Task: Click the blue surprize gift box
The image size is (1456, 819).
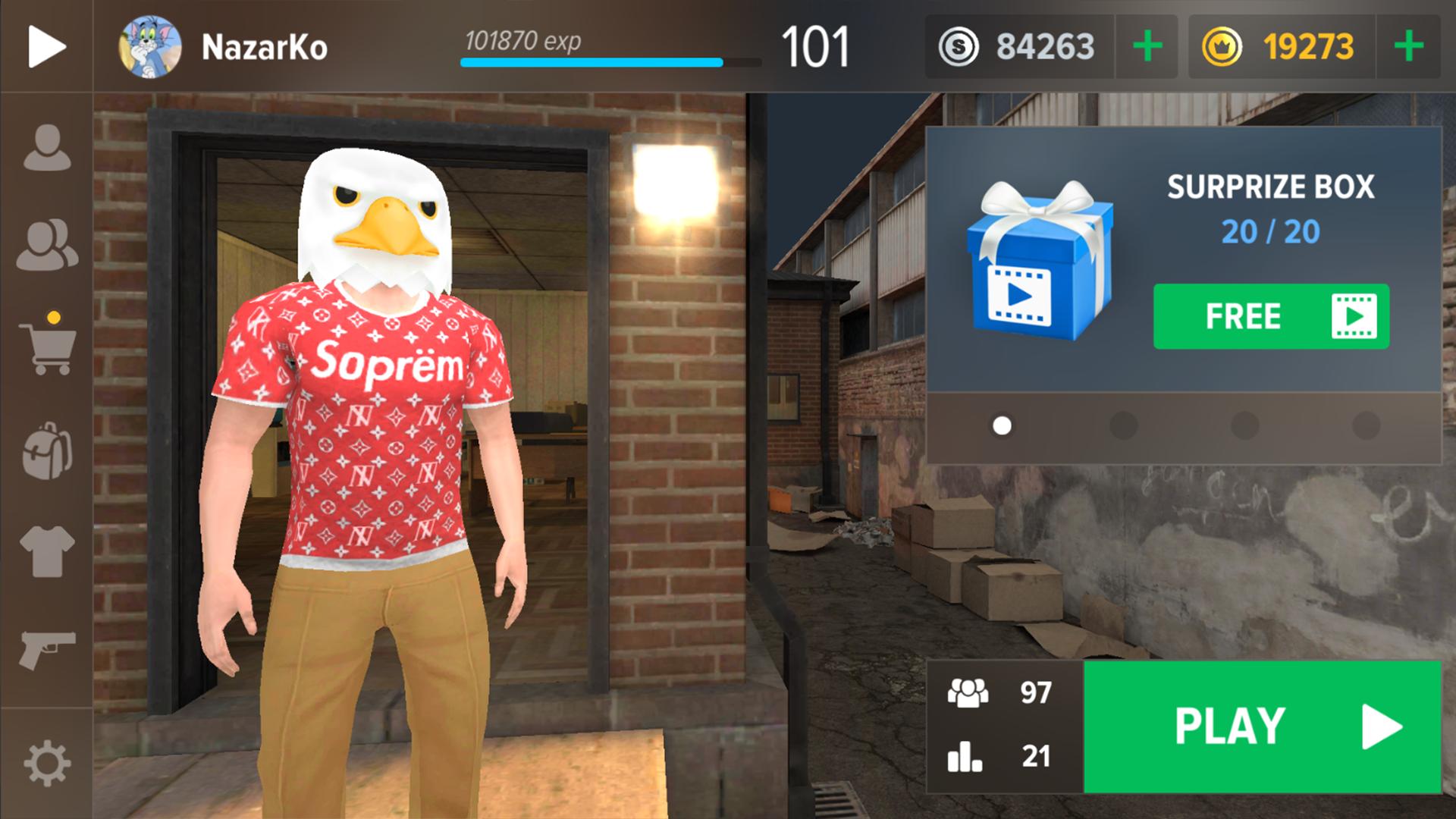Action: coord(1040,262)
